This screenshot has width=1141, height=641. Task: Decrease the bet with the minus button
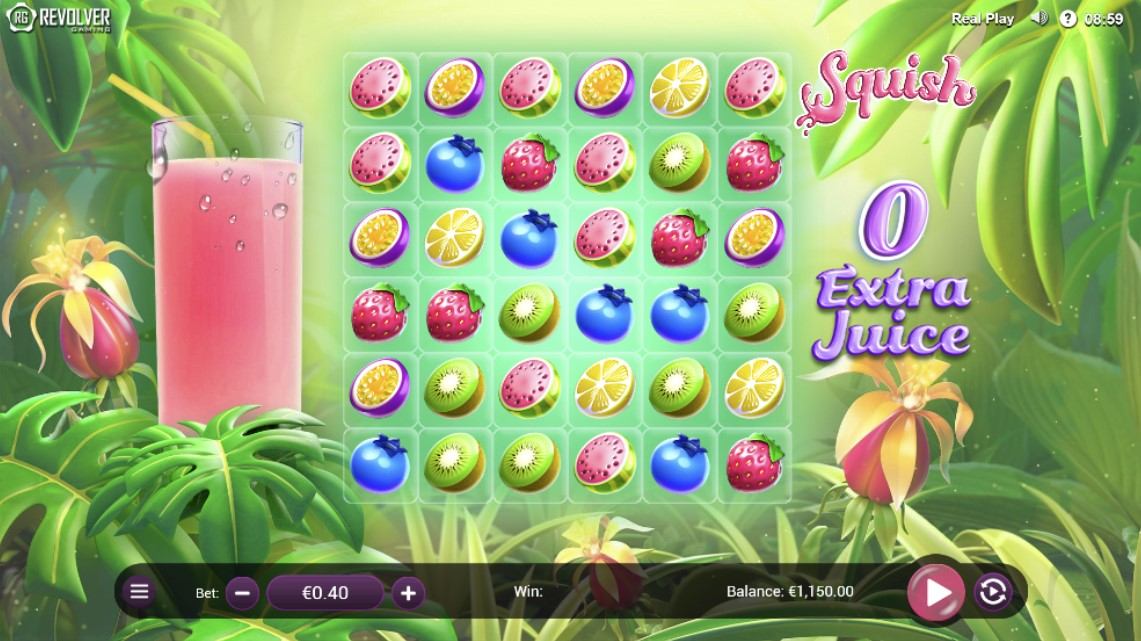coord(242,592)
